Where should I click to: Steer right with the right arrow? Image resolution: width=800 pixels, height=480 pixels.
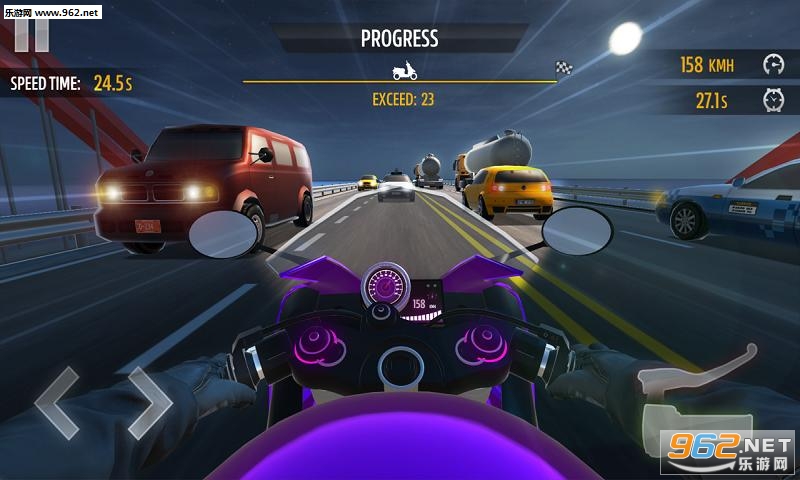(149, 403)
